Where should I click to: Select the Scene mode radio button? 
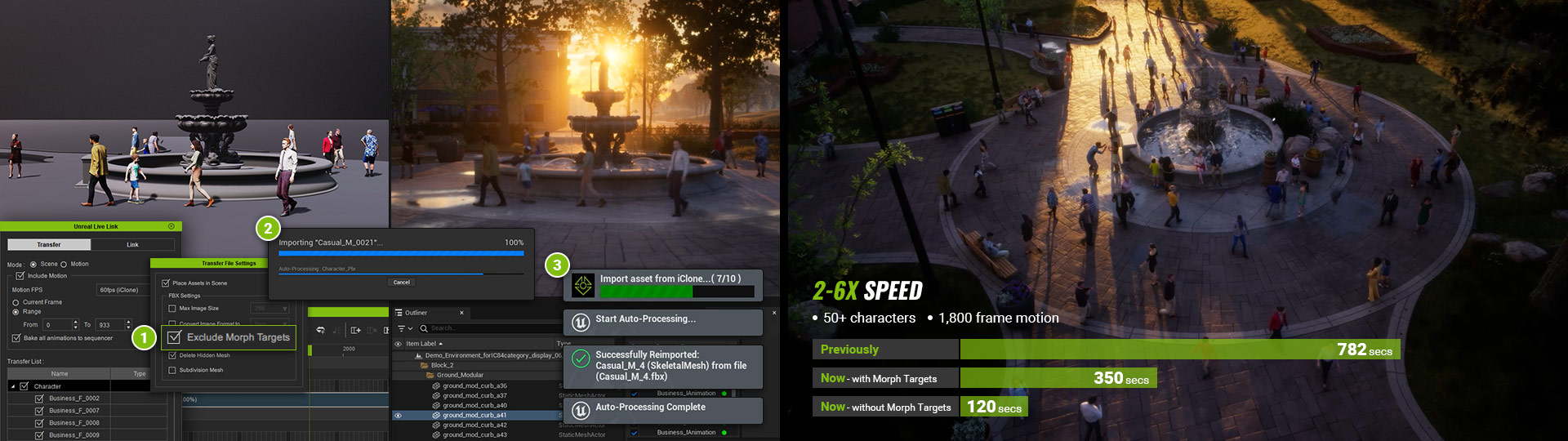(33, 265)
